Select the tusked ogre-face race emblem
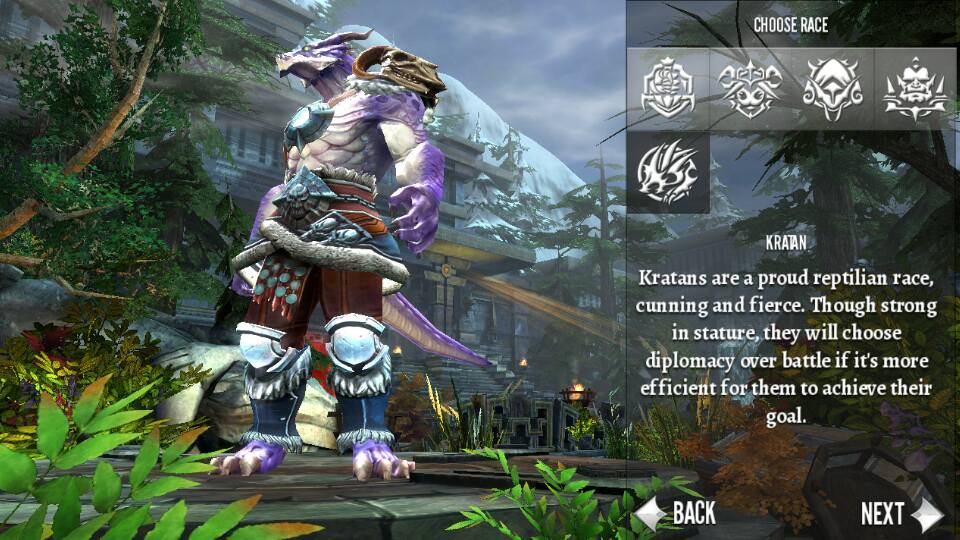Viewport: 960px width, 540px height. tap(915, 88)
